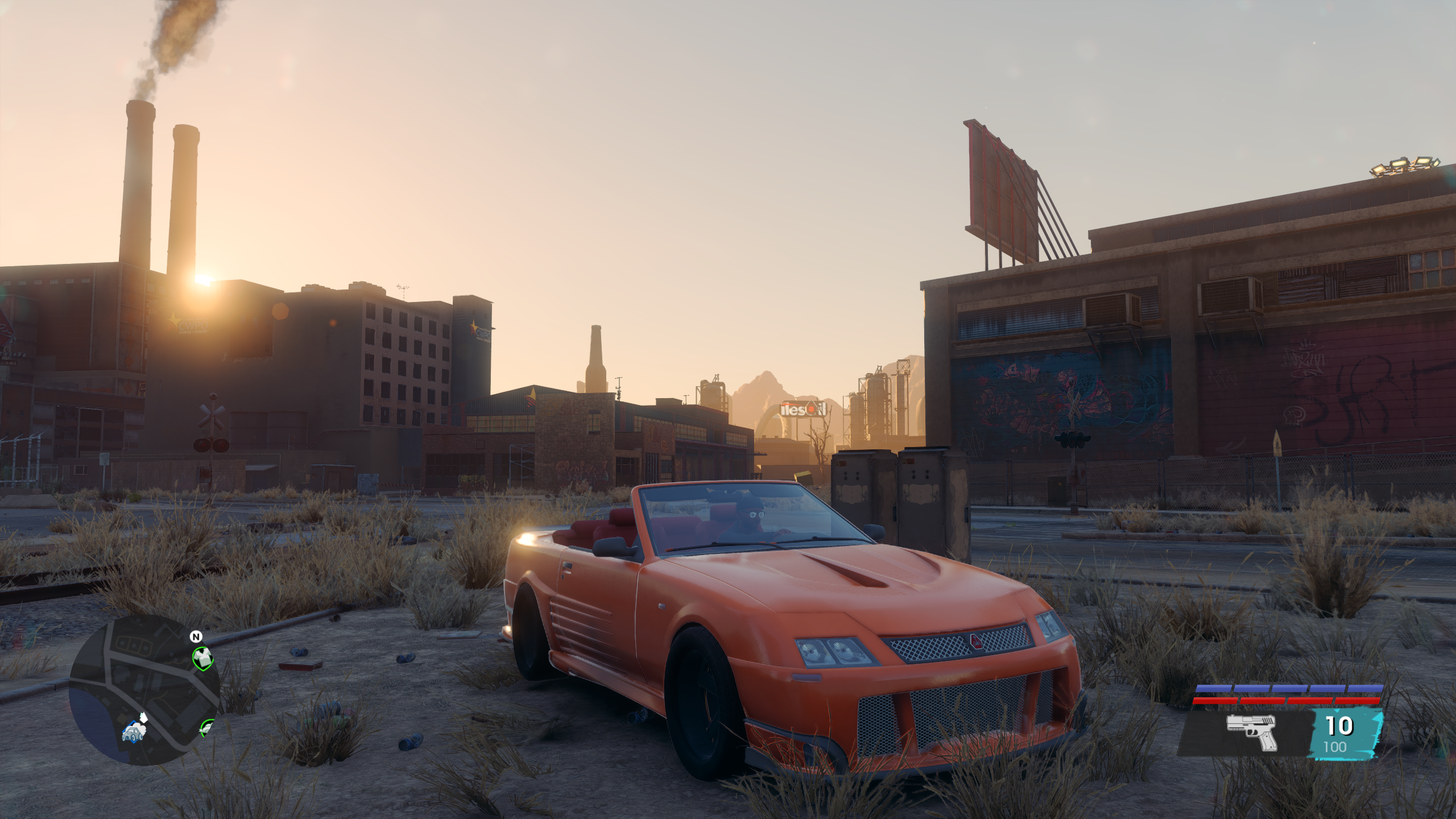Image resolution: width=1456 pixels, height=819 pixels.
Task: Click the blue car marker on minimap
Action: (x=131, y=732)
